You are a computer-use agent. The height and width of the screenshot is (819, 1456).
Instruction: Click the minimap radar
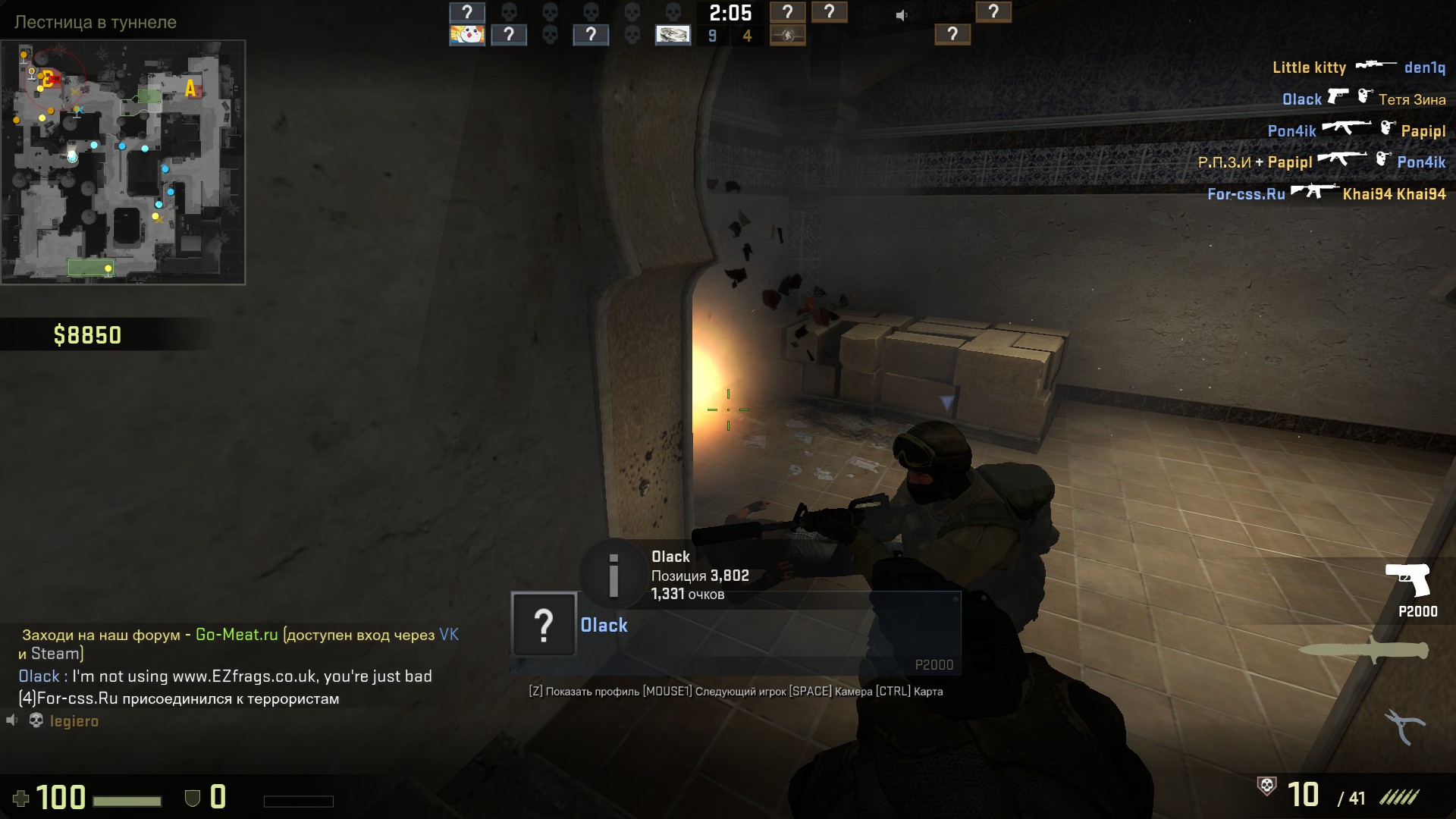coord(123,162)
